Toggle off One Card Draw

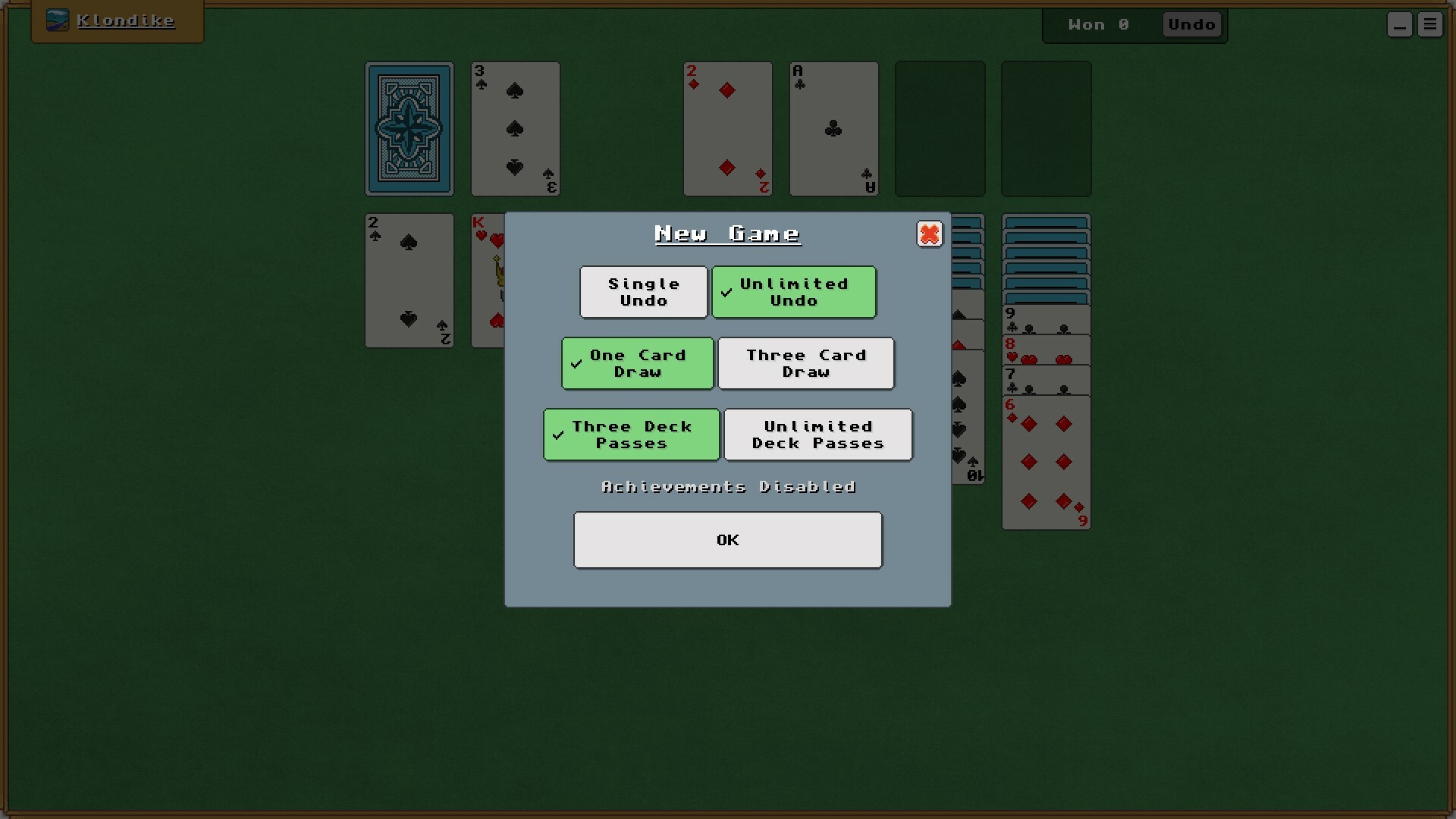pyautogui.click(x=637, y=363)
